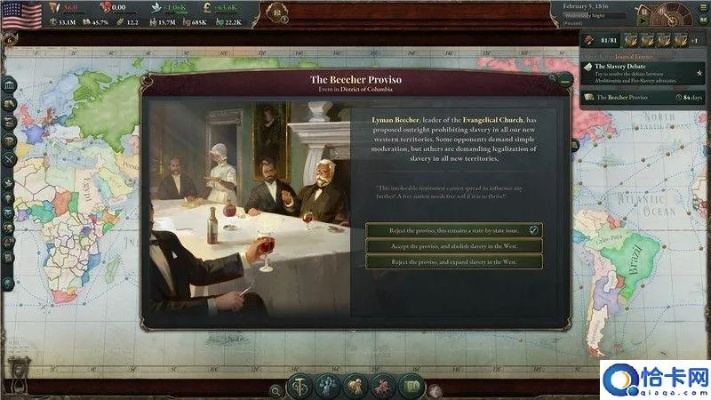Open the Production lens with hammer icon
711x400 pixels.
(x=299, y=387)
